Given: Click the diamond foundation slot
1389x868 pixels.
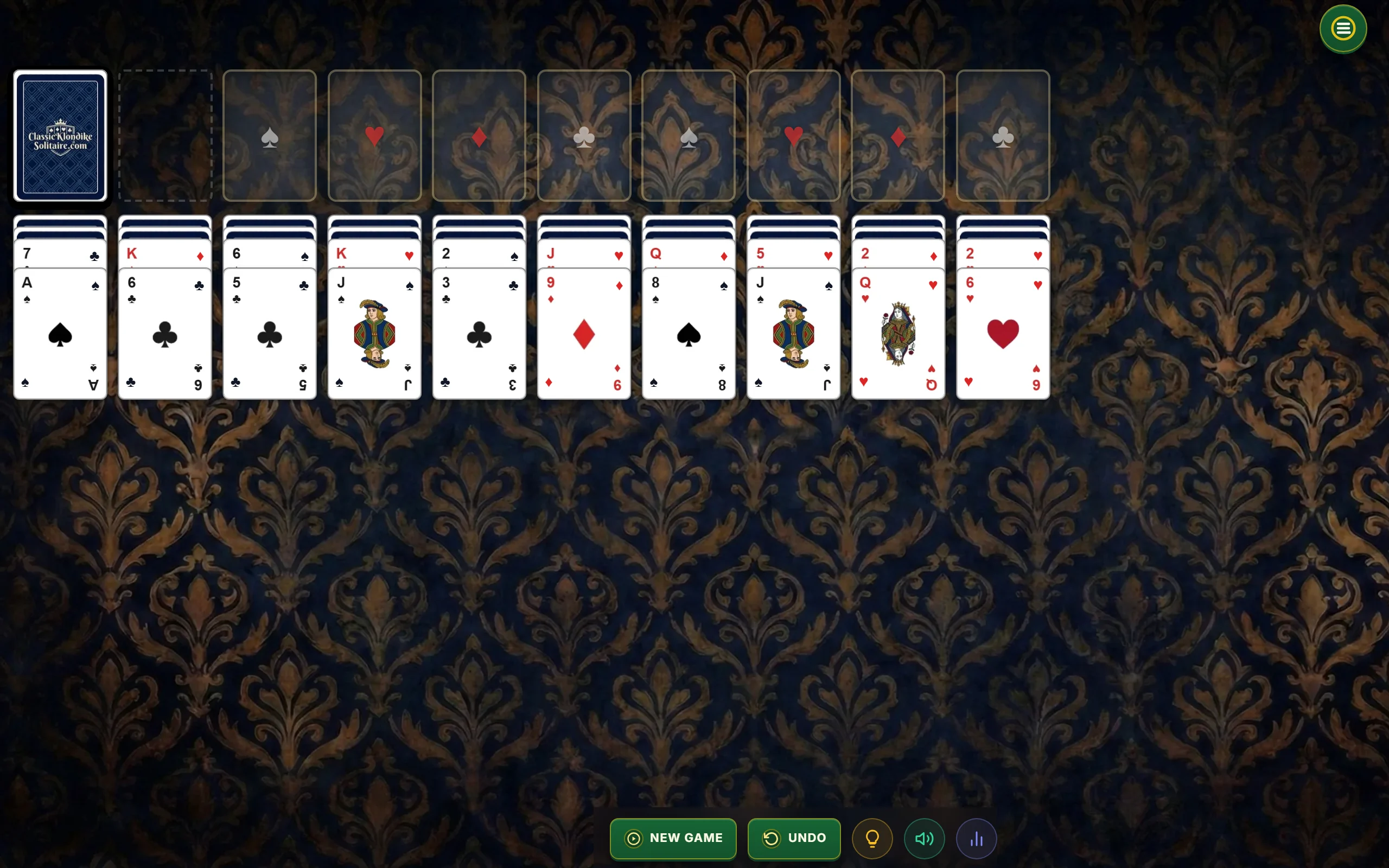Looking at the screenshot, I should point(479,136).
